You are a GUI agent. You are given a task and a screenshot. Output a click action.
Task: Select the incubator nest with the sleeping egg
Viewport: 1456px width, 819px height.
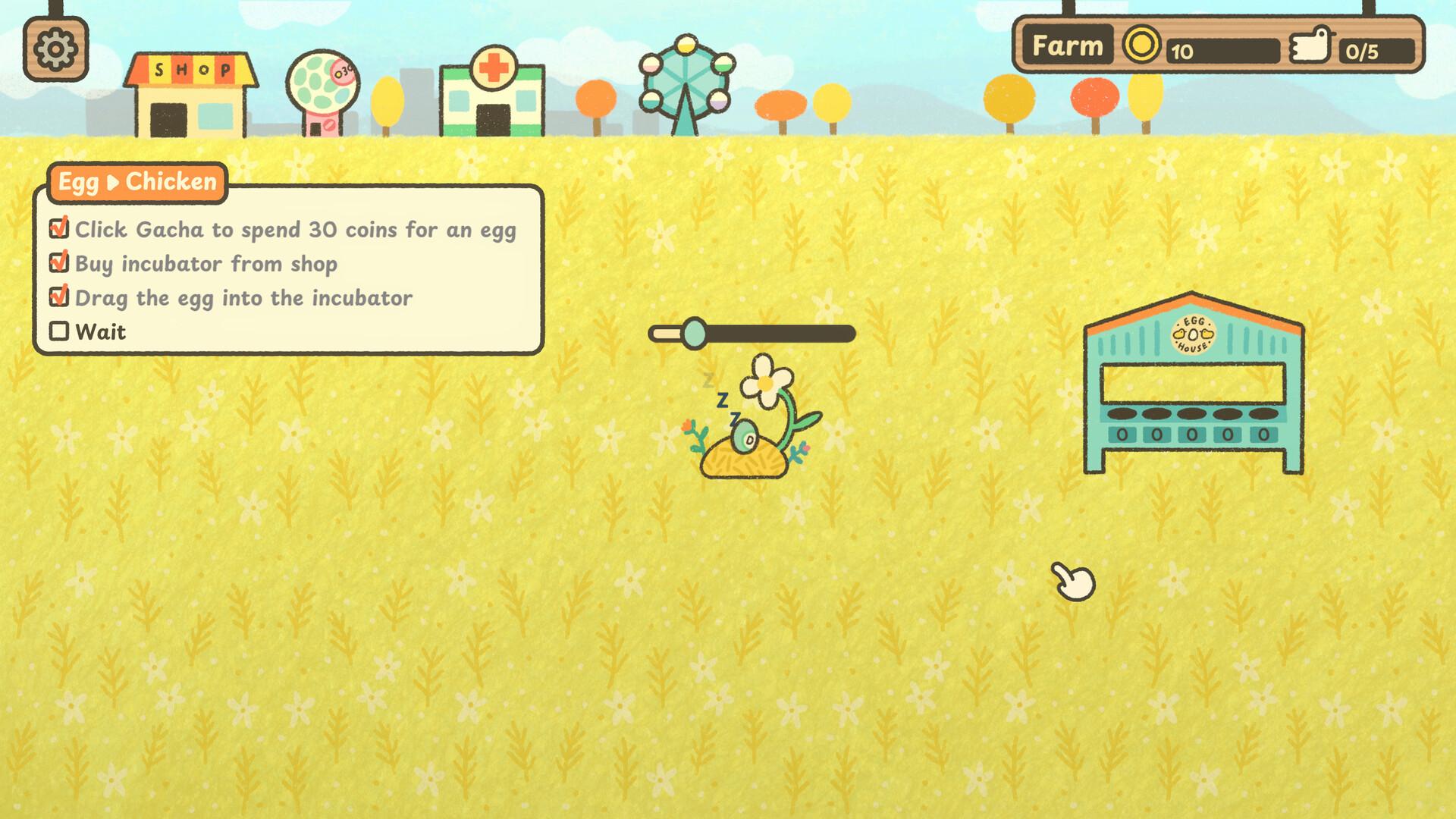pos(745,451)
